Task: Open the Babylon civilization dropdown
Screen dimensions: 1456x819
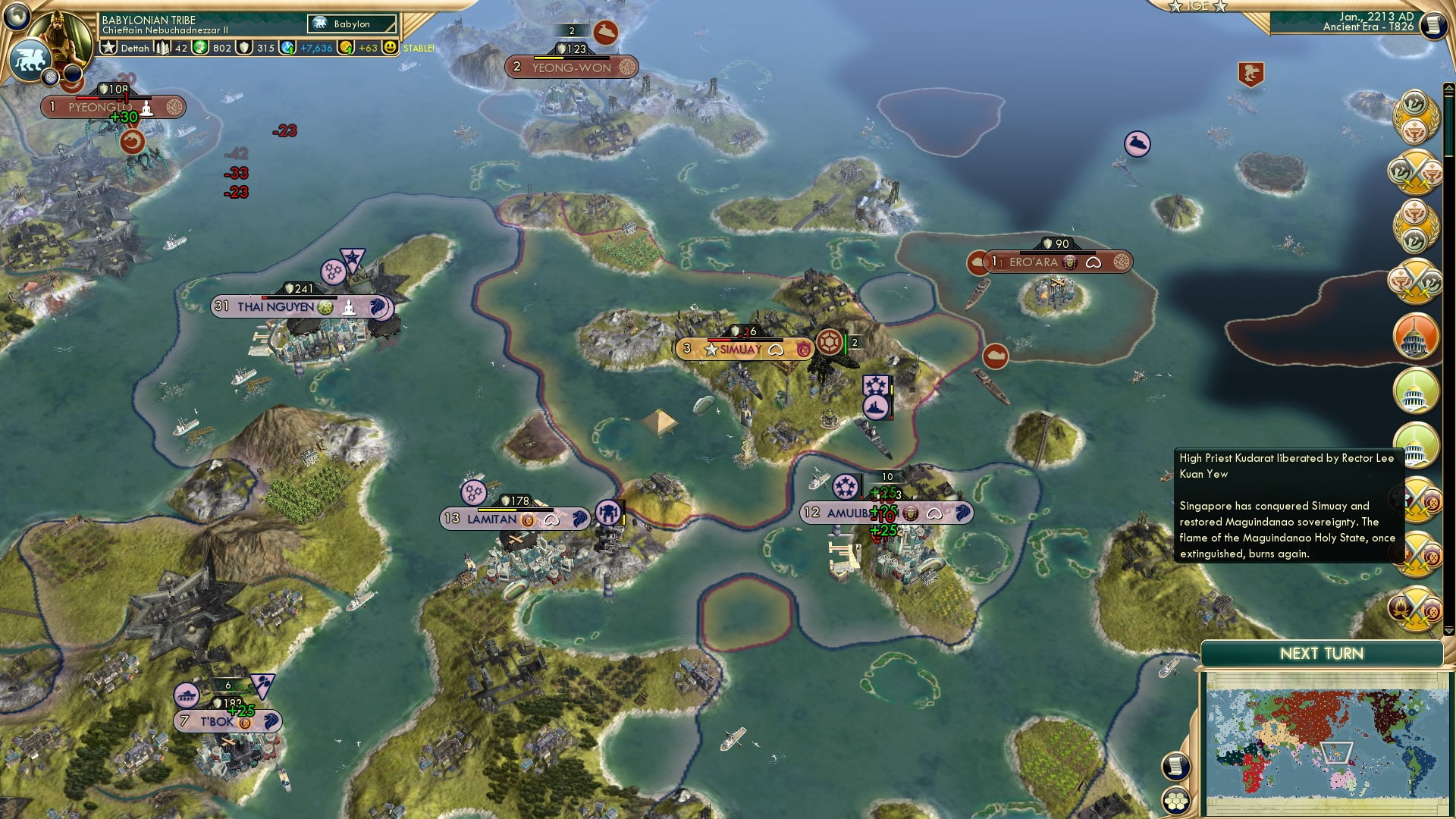Action: (x=350, y=24)
